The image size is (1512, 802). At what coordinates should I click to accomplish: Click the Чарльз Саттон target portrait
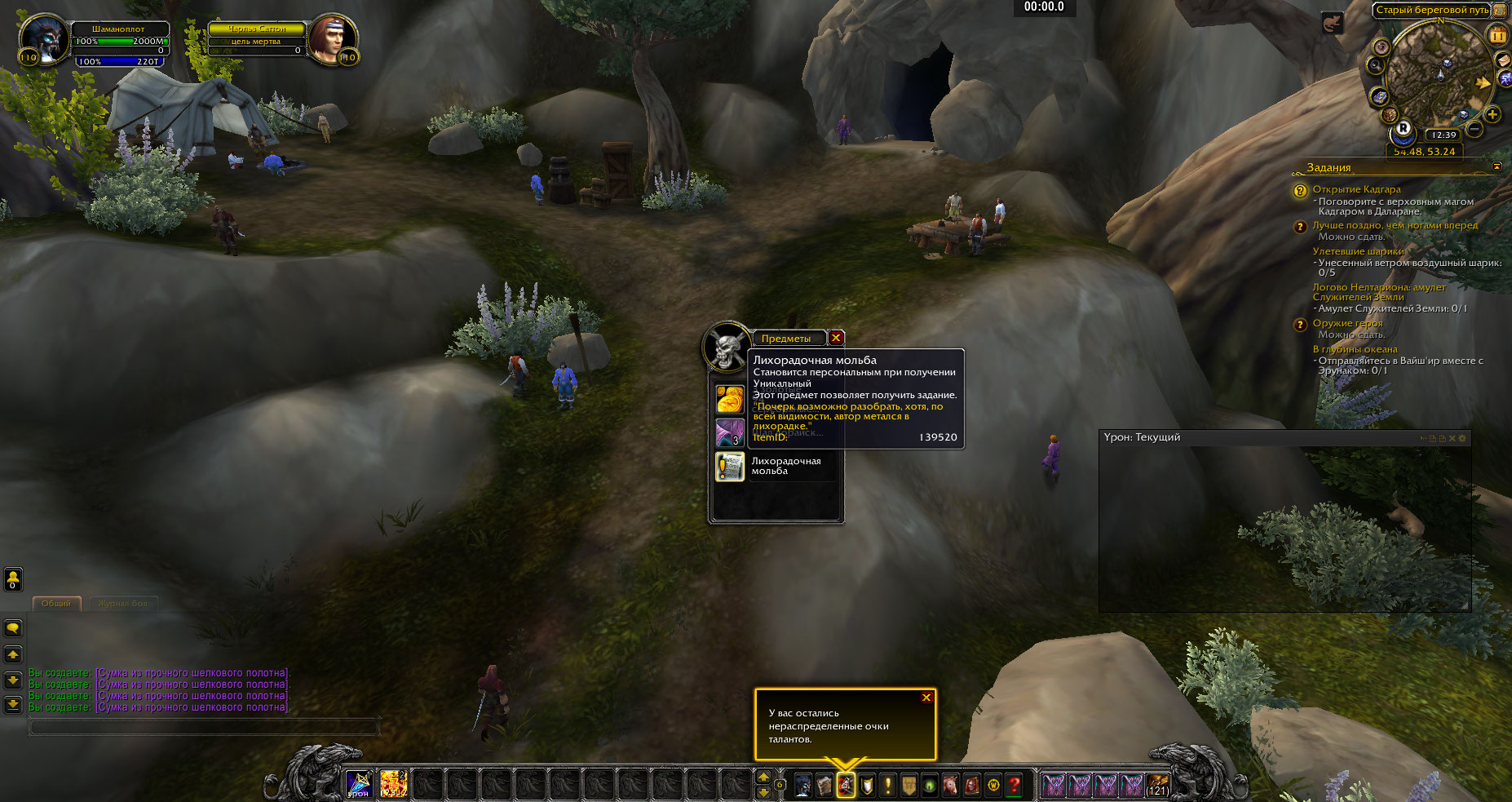pos(331,39)
